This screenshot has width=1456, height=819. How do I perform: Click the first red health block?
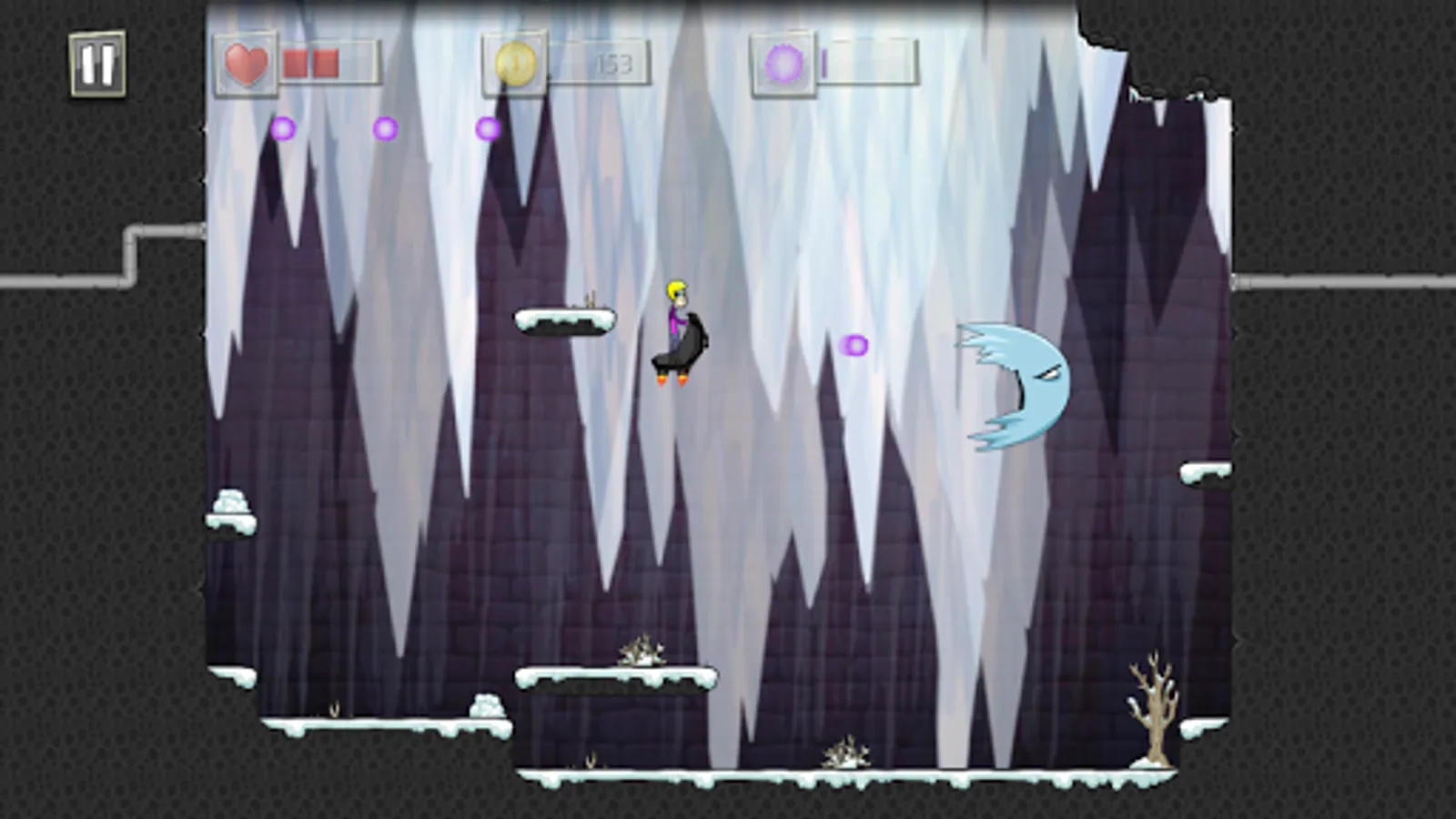click(x=297, y=64)
